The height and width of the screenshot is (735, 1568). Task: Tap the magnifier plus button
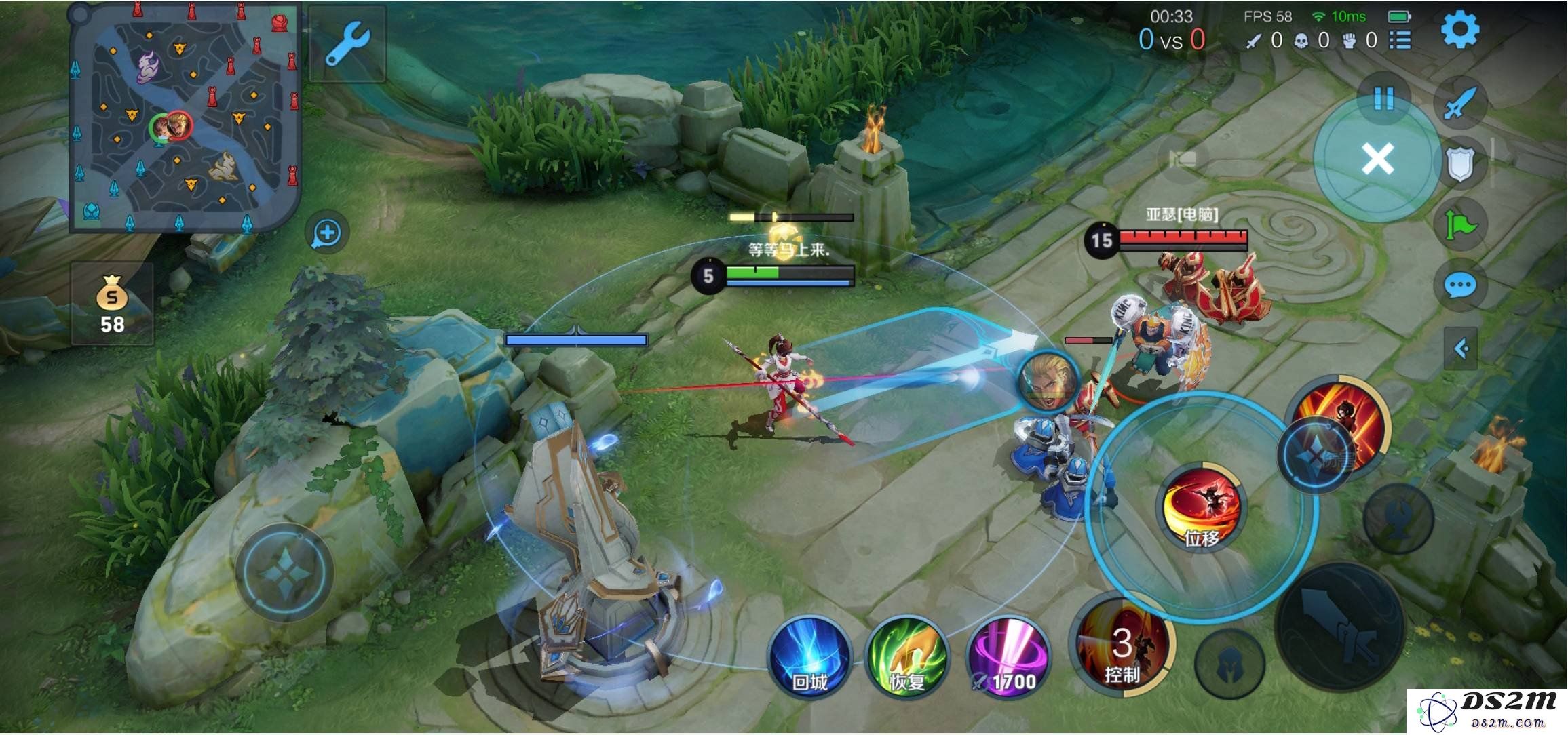tap(327, 233)
